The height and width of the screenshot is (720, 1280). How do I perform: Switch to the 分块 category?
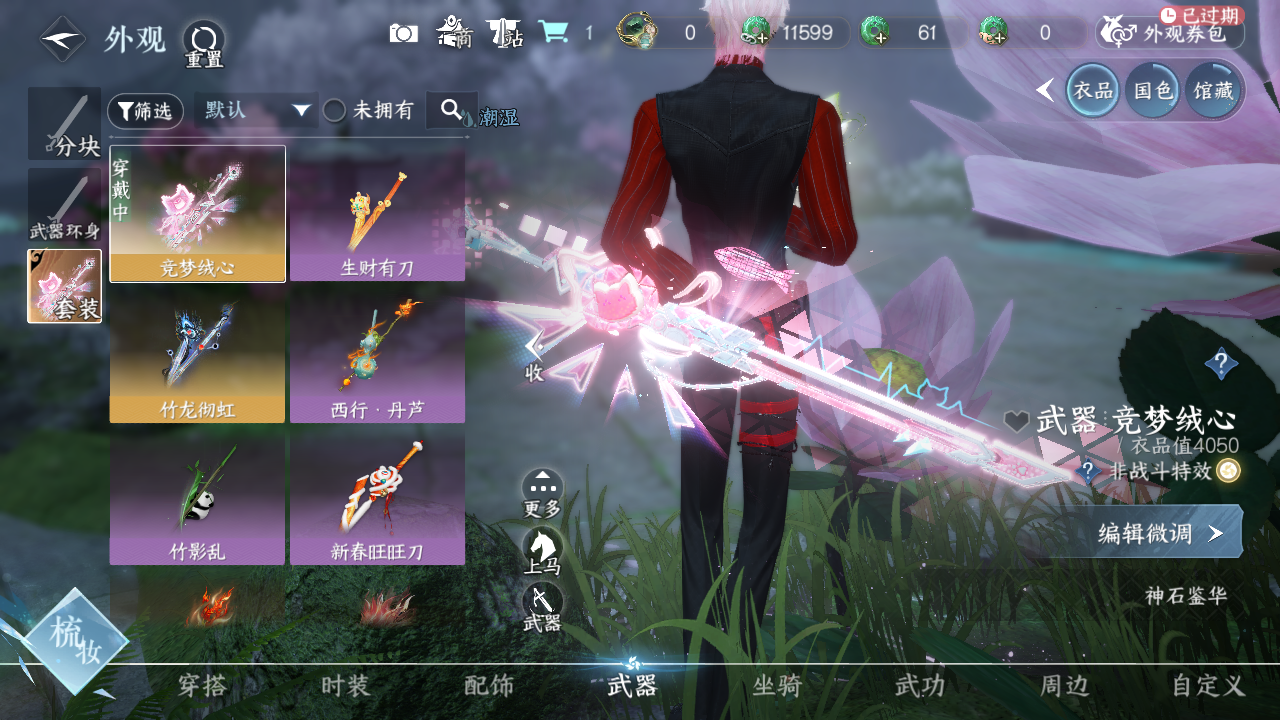point(64,124)
